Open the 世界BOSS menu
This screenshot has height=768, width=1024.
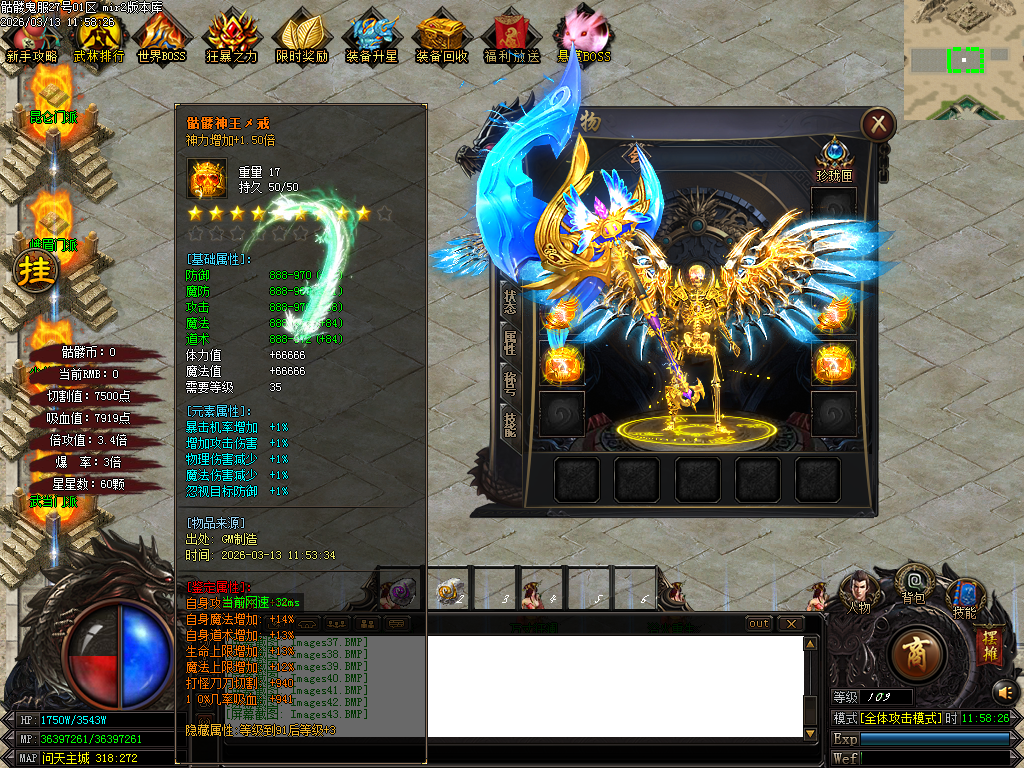click(162, 40)
